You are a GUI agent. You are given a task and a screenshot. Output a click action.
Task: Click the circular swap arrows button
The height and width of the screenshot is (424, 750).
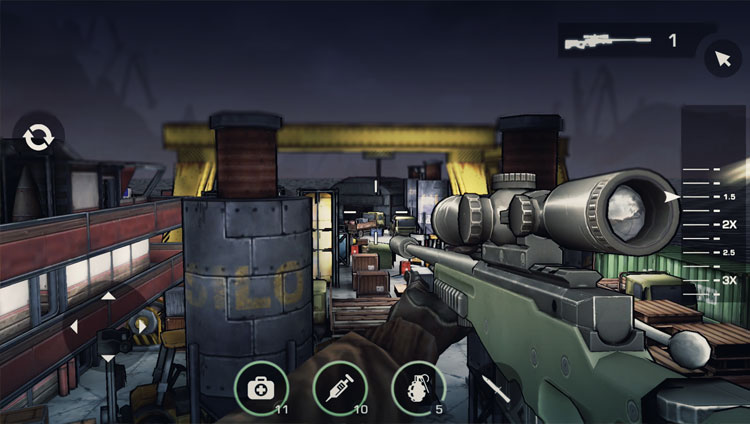(39, 138)
